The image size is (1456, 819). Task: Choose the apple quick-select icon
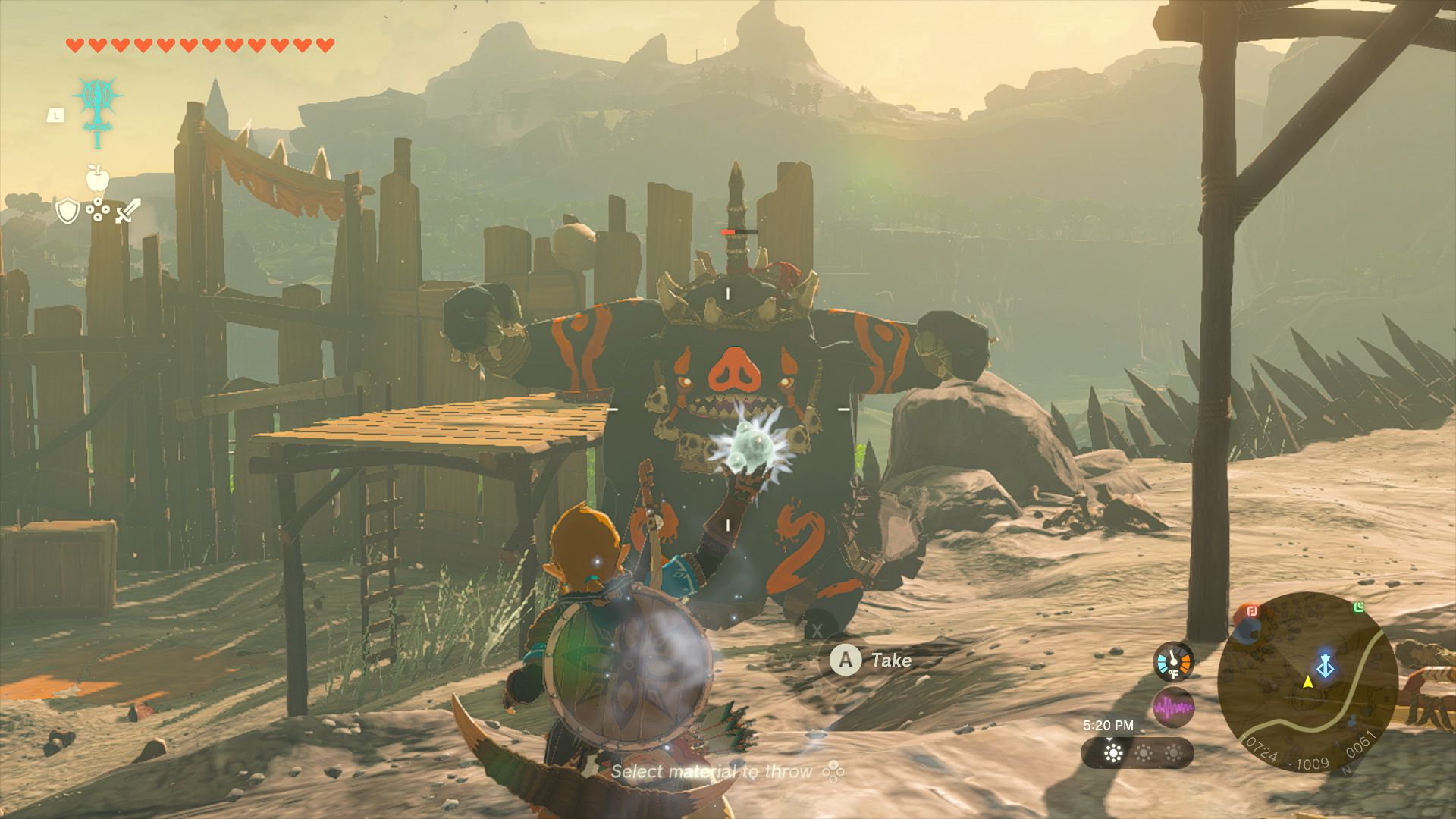coord(97,178)
